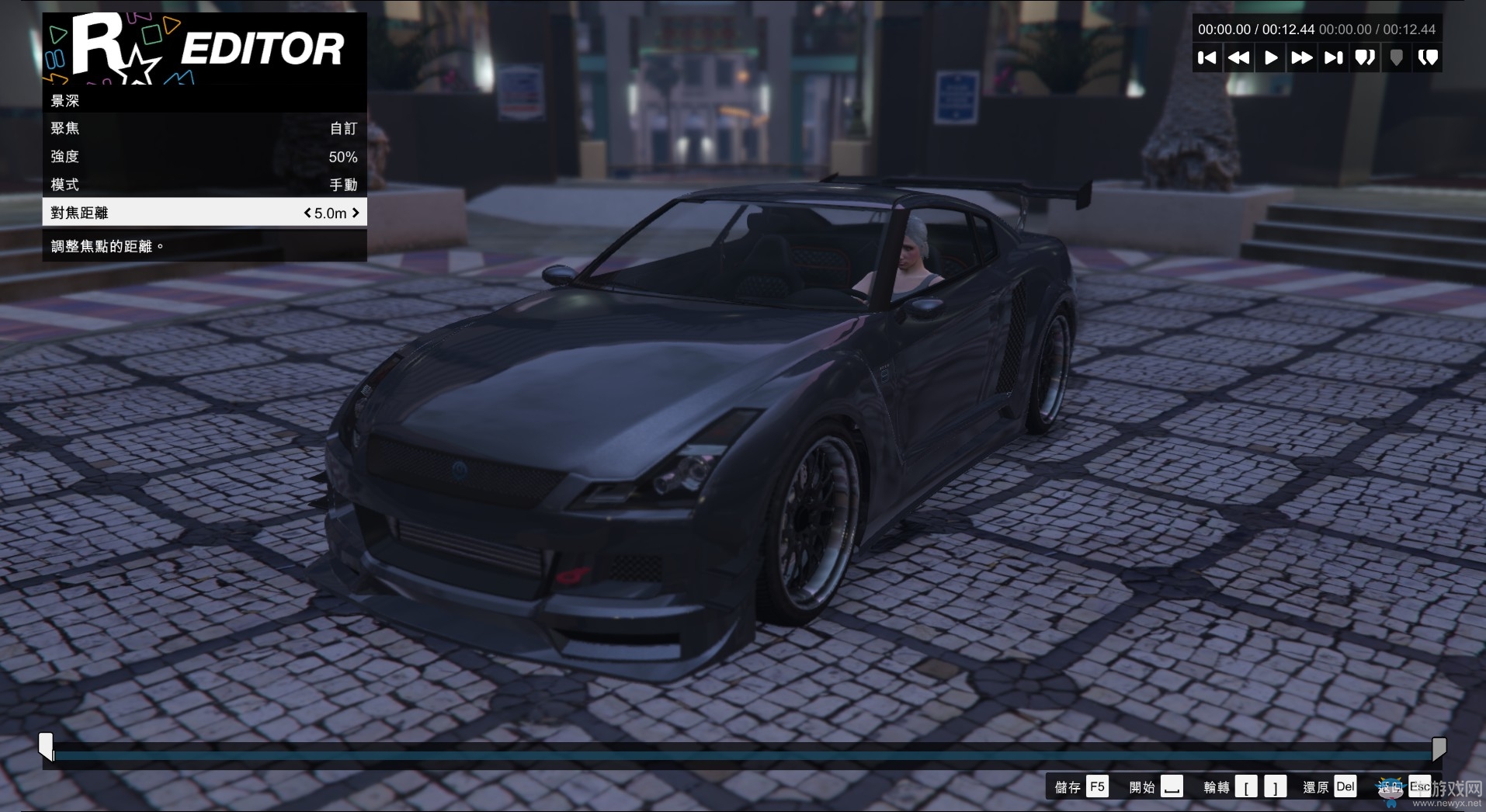Click the Play button in playback controls
The width and height of the screenshot is (1486, 812).
coord(1271,57)
